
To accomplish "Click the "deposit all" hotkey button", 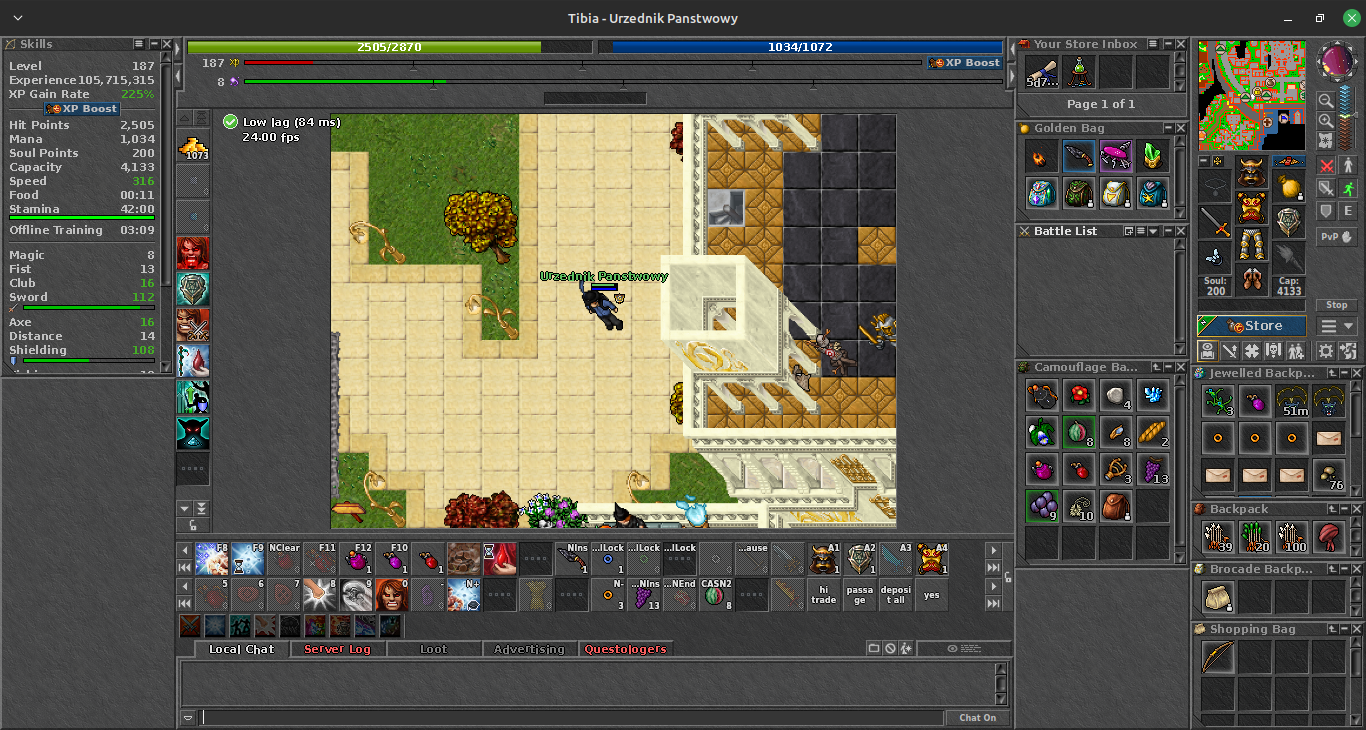I will click(x=896, y=595).
